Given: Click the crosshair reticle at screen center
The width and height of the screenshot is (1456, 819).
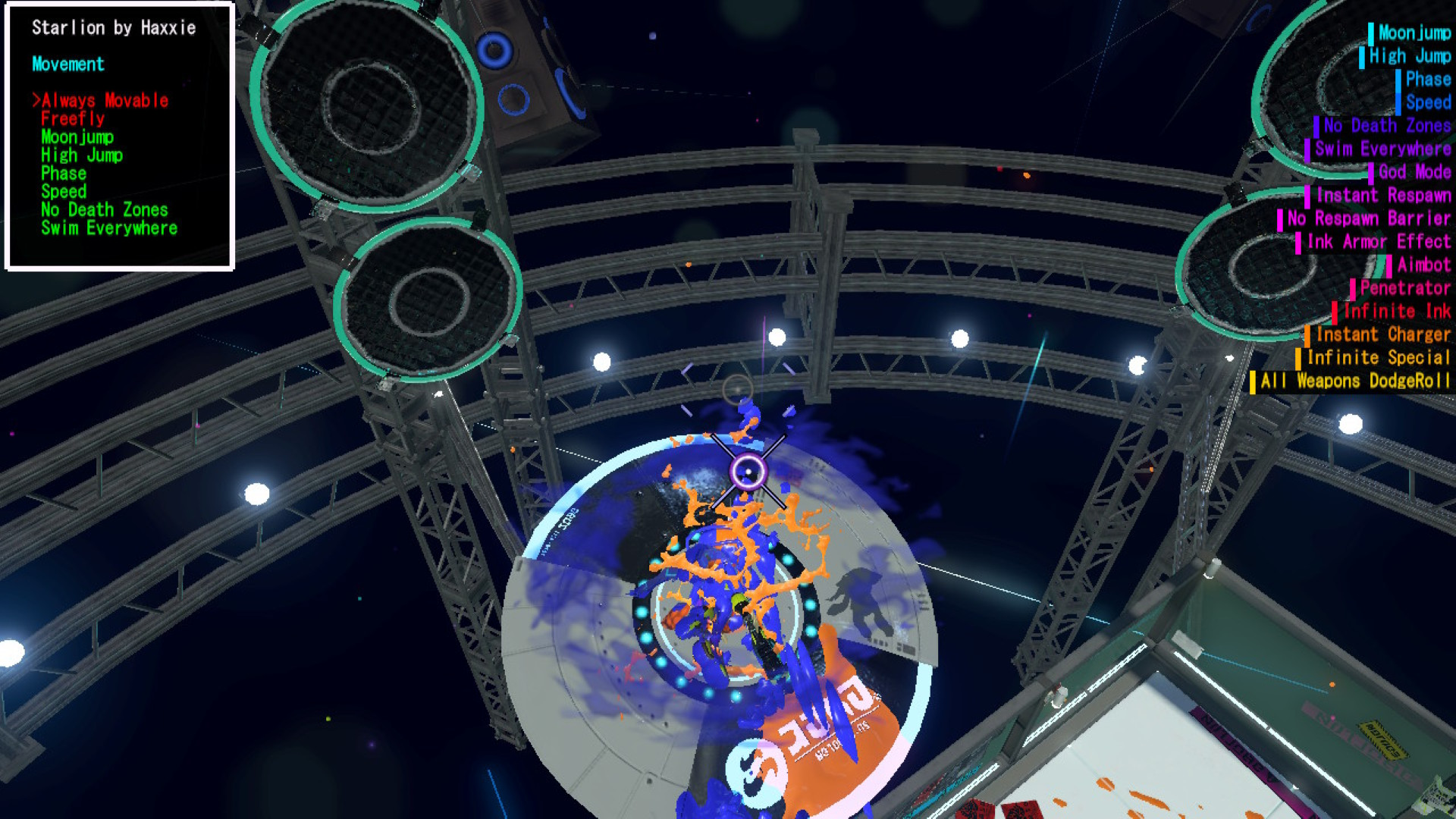Looking at the screenshot, I should 748,472.
